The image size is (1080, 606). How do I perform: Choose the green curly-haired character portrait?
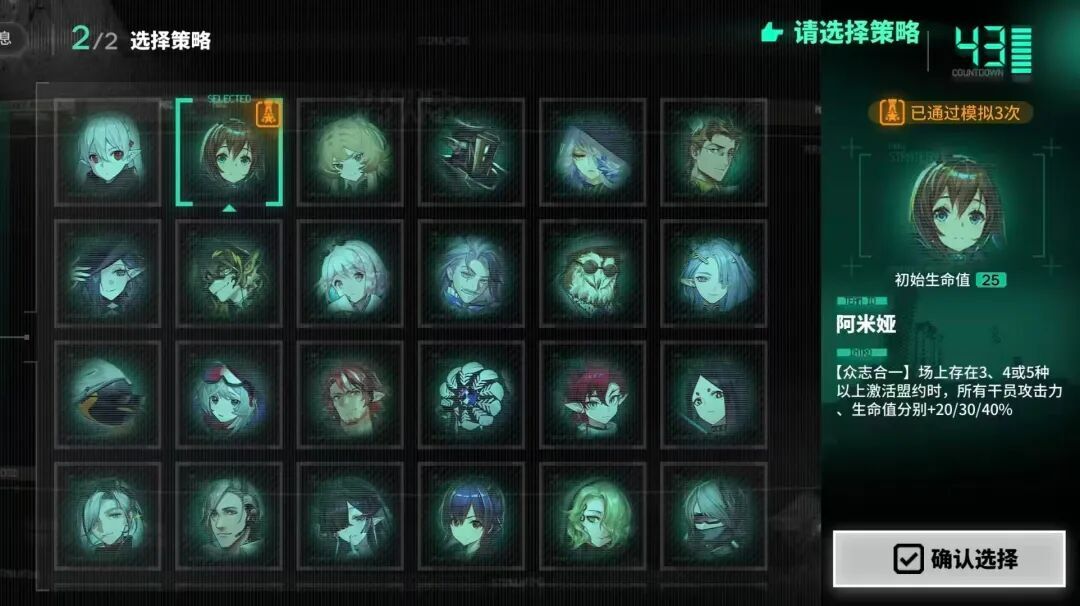click(x=592, y=515)
